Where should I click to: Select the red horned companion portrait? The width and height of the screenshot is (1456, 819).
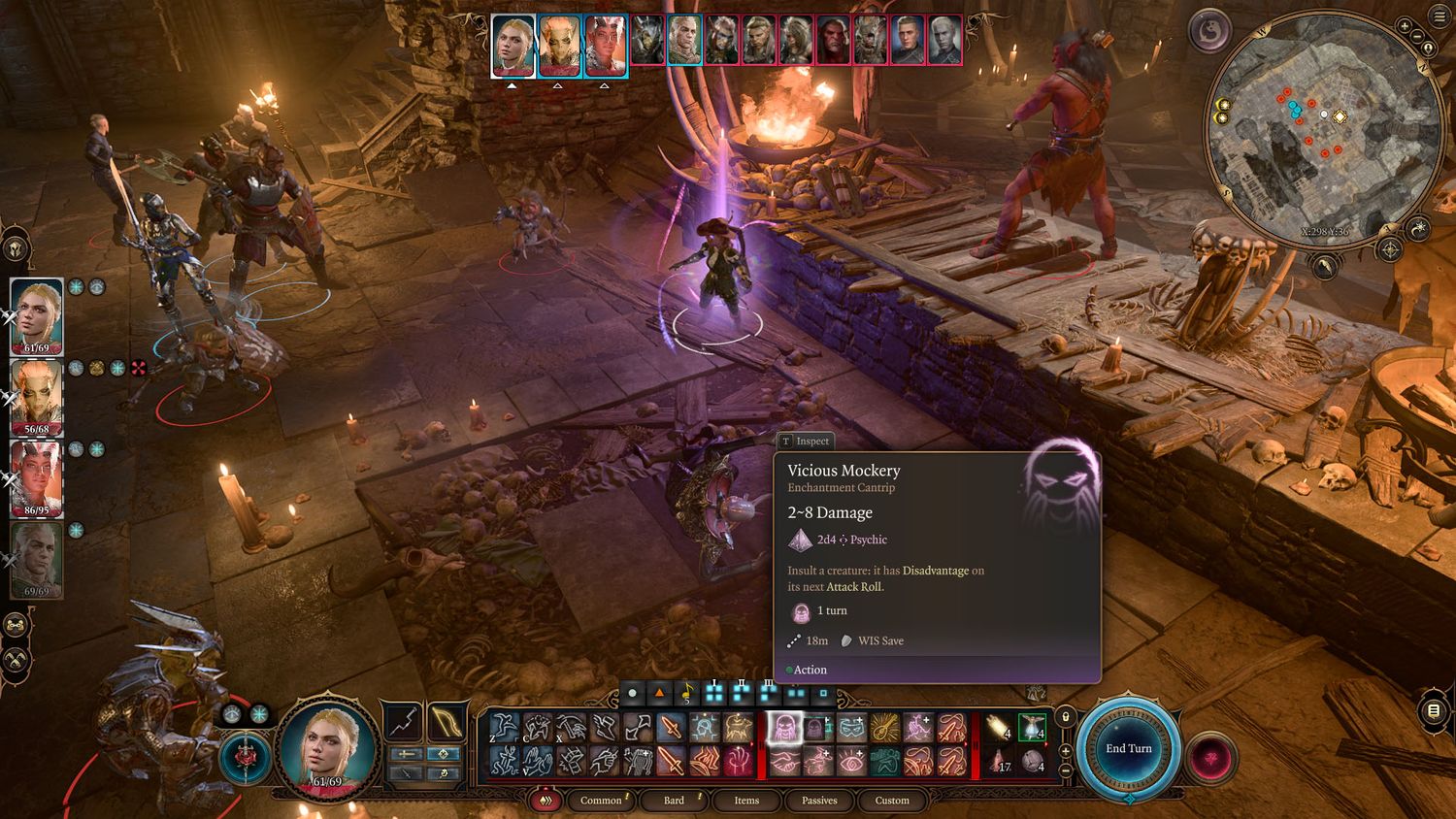(x=37, y=478)
